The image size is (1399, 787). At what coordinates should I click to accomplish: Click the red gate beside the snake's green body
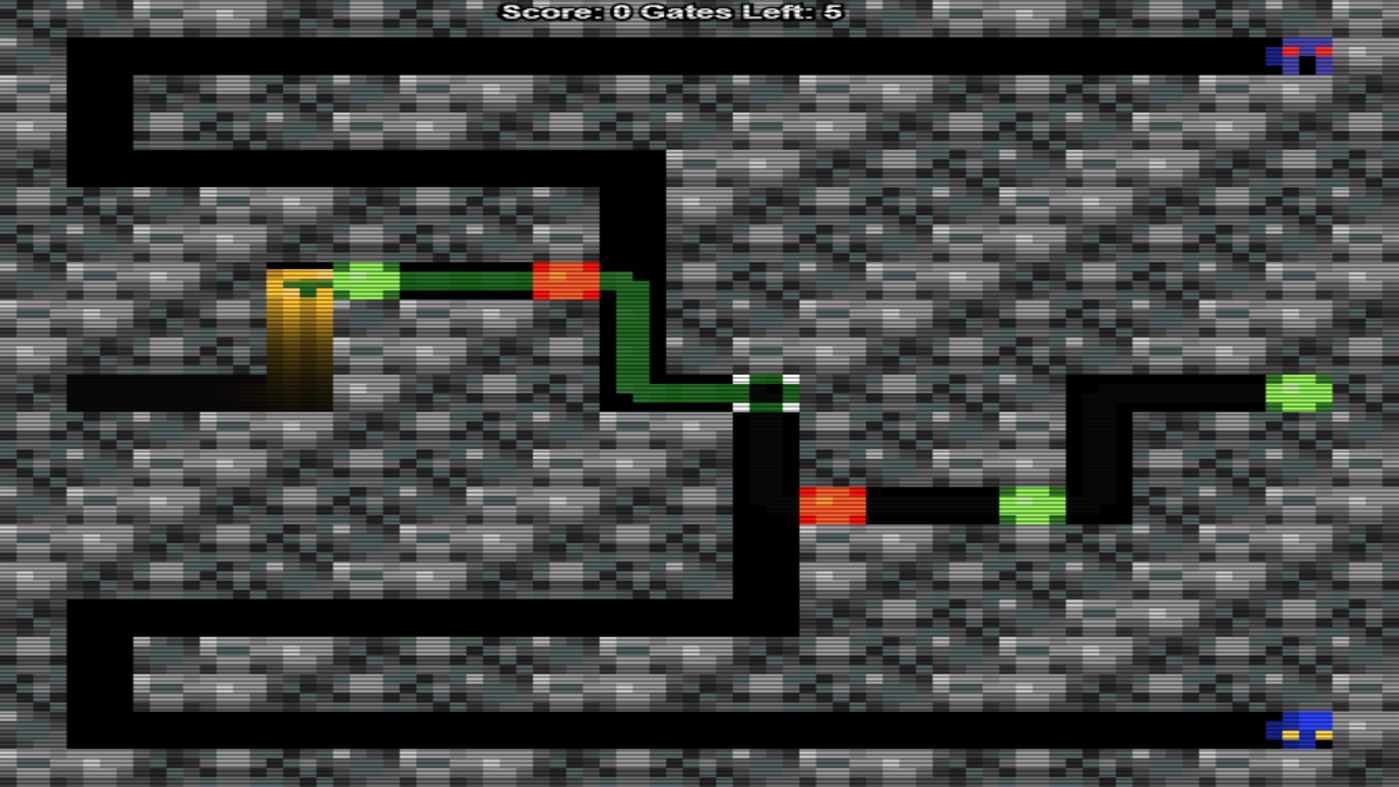pyautogui.click(x=567, y=280)
